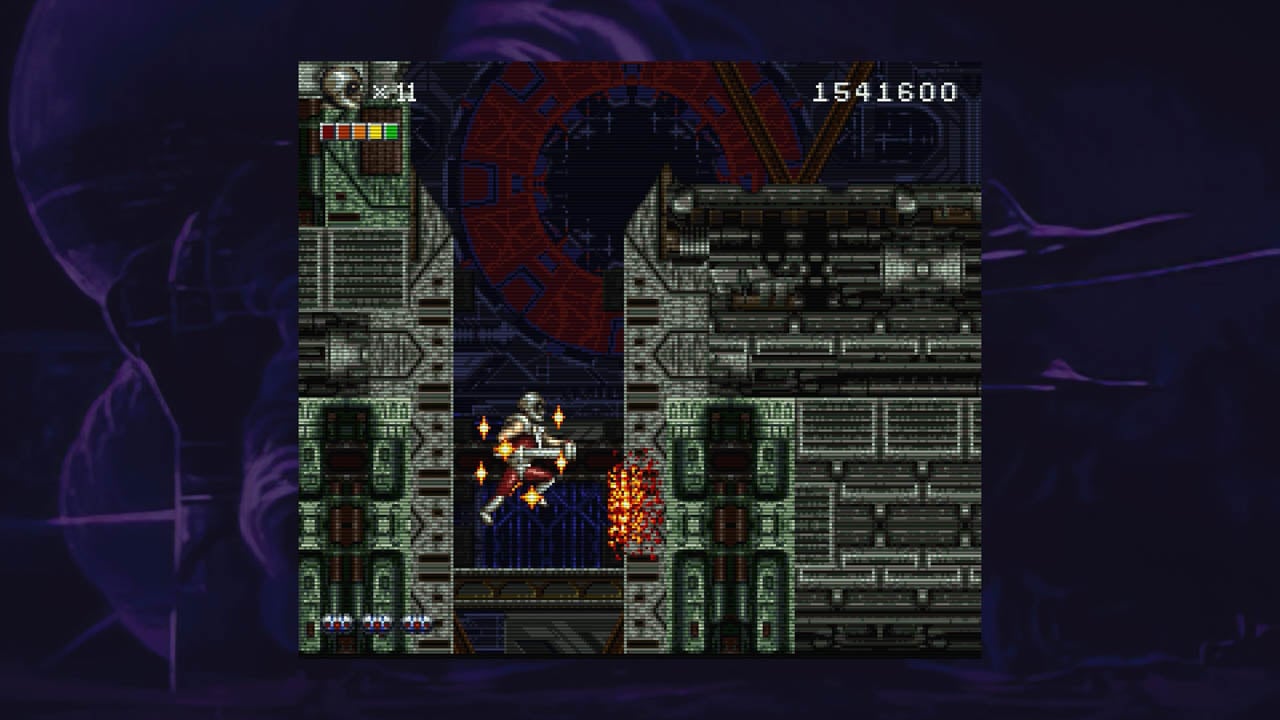The width and height of the screenshot is (1280, 720).
Task: Click the middle jewel ornament at bottom left
Action: pyautogui.click(x=377, y=623)
